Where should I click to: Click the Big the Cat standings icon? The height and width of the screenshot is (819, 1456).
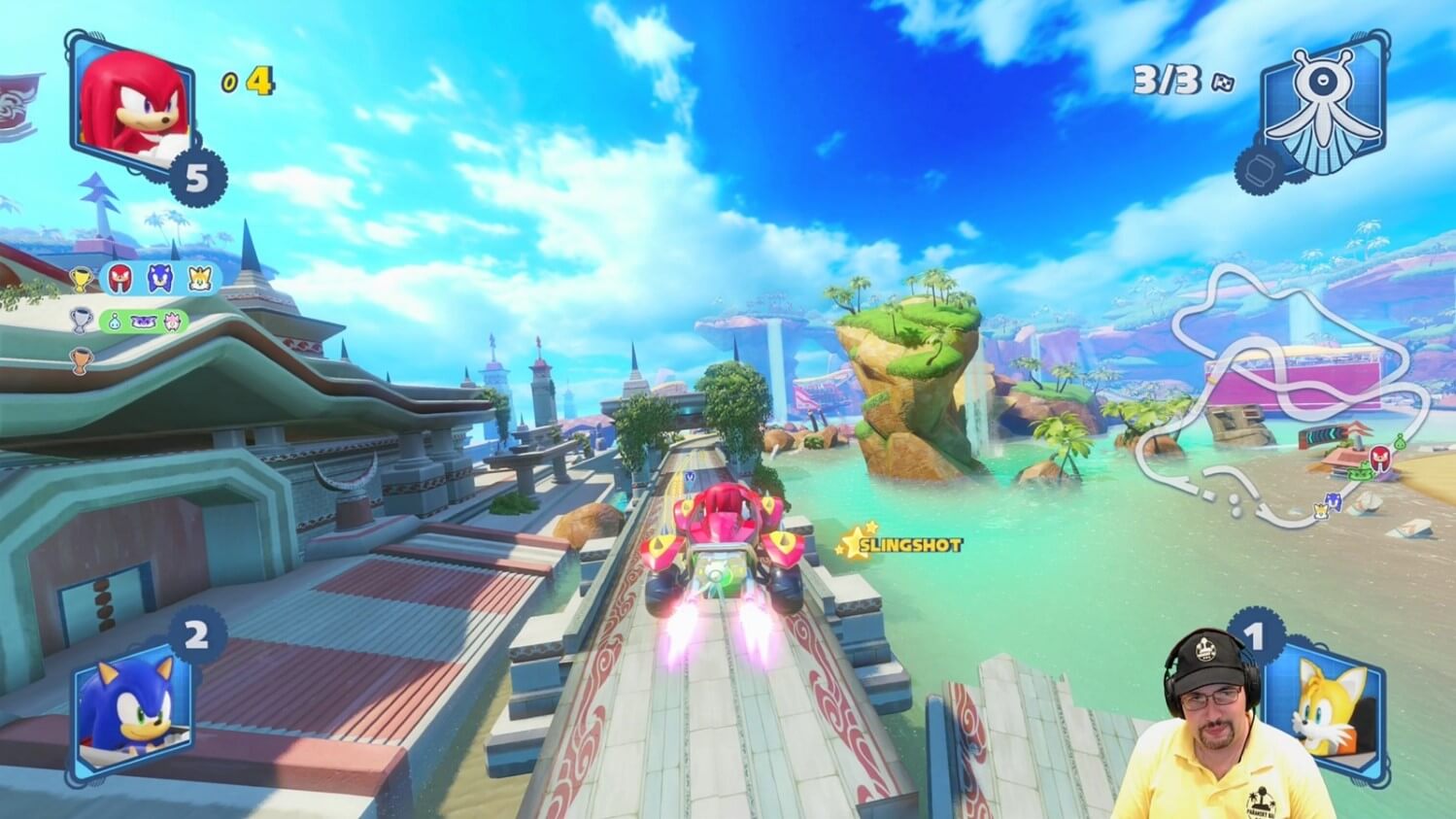pyautogui.click(x=143, y=320)
